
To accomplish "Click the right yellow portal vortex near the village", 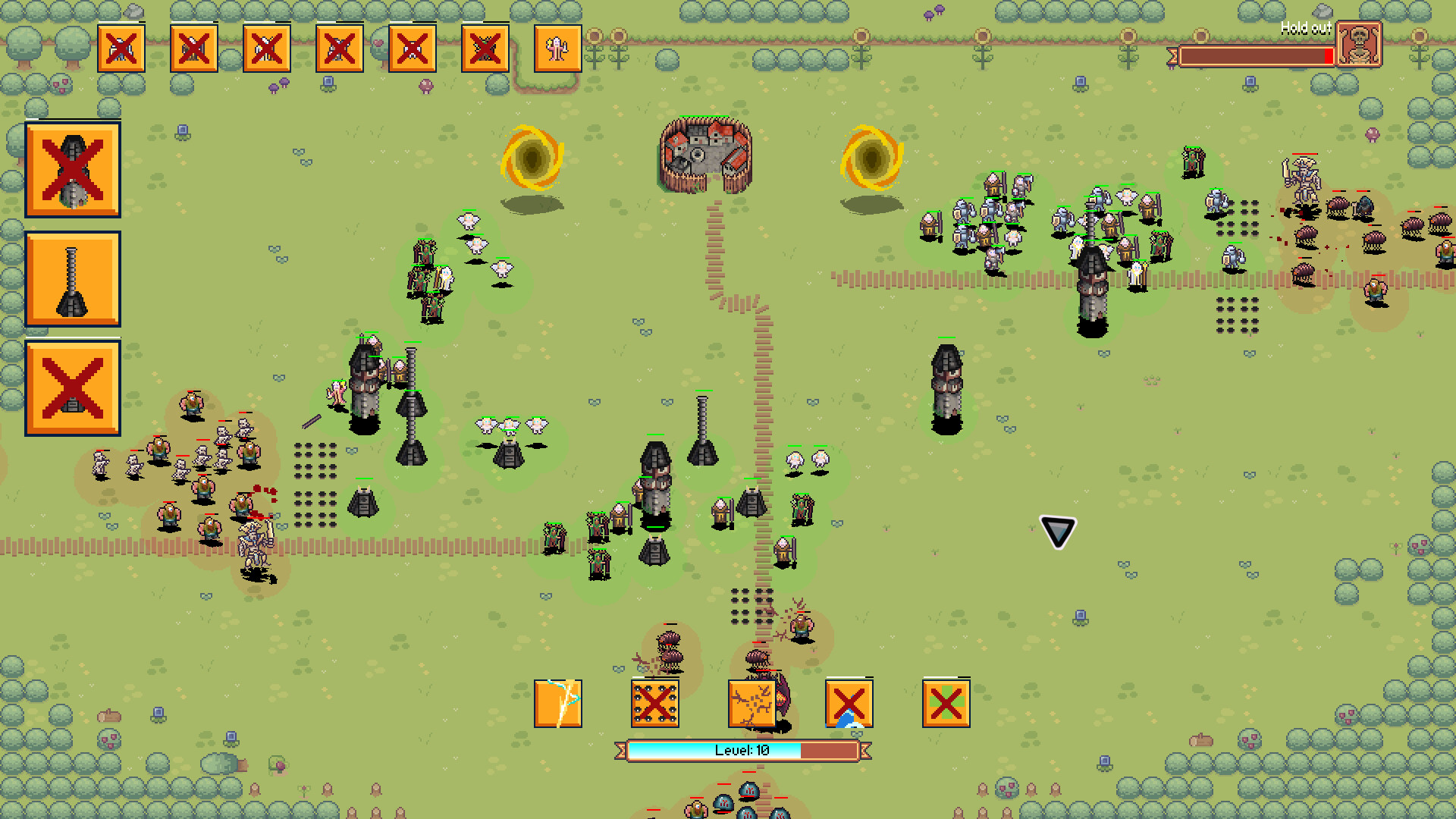I will [x=871, y=157].
